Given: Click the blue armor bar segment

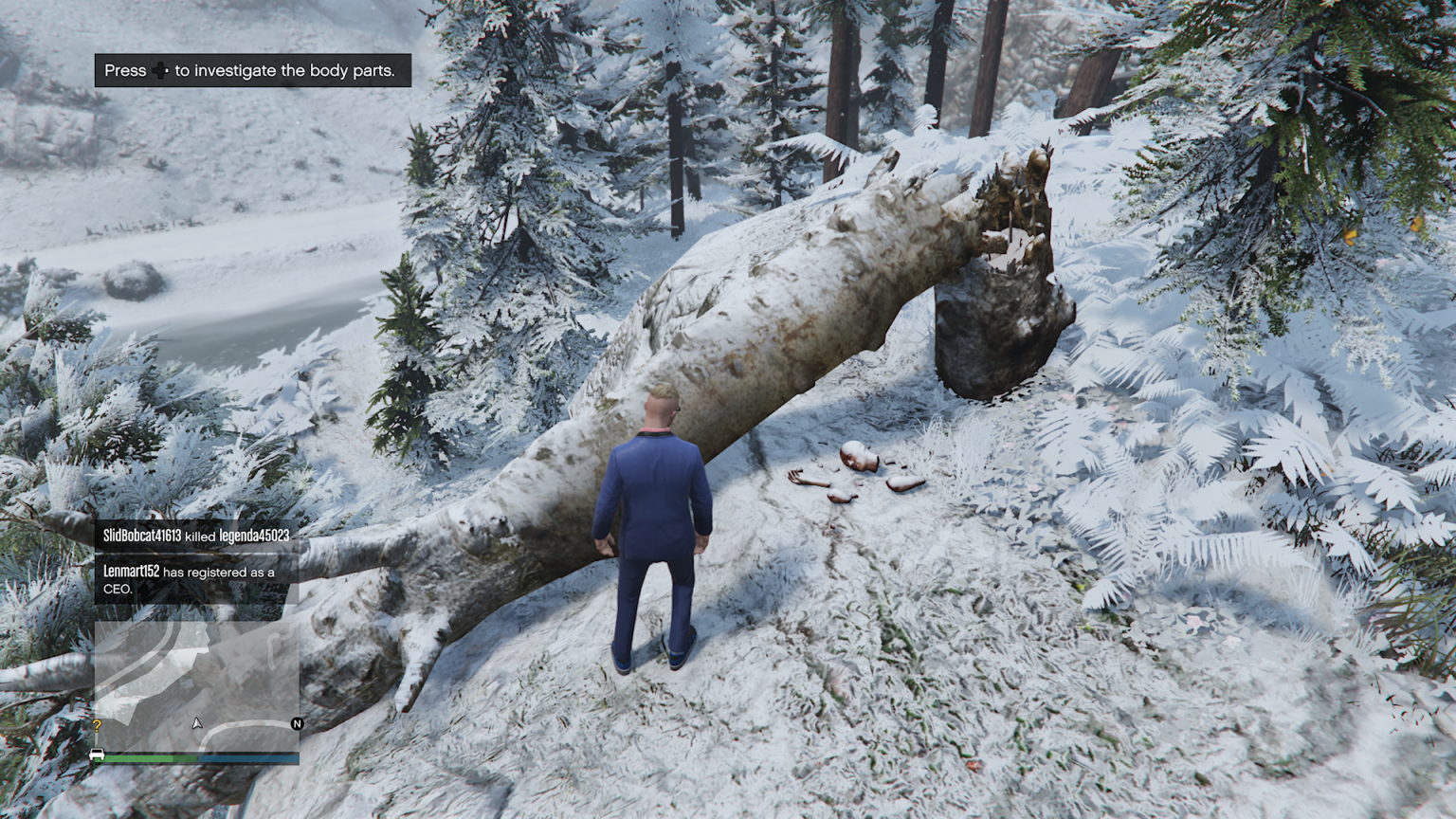Looking at the screenshot, I should (x=246, y=756).
